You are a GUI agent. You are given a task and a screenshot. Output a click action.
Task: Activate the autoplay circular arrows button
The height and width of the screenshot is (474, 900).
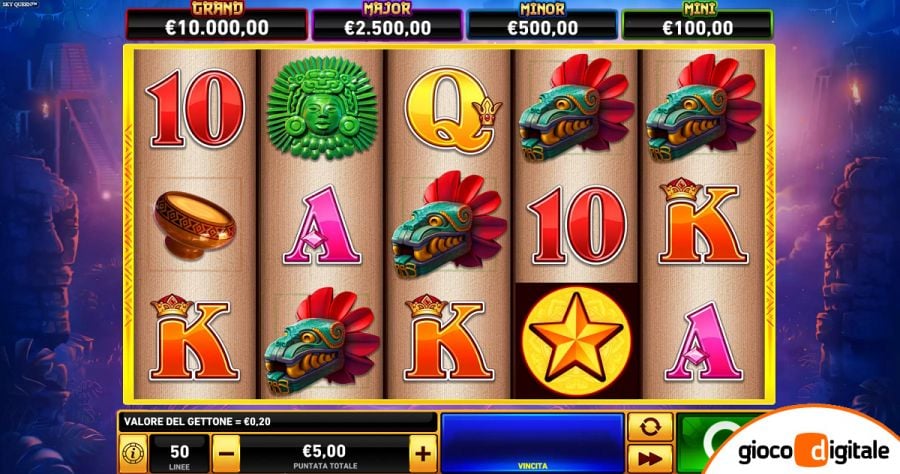click(x=650, y=428)
